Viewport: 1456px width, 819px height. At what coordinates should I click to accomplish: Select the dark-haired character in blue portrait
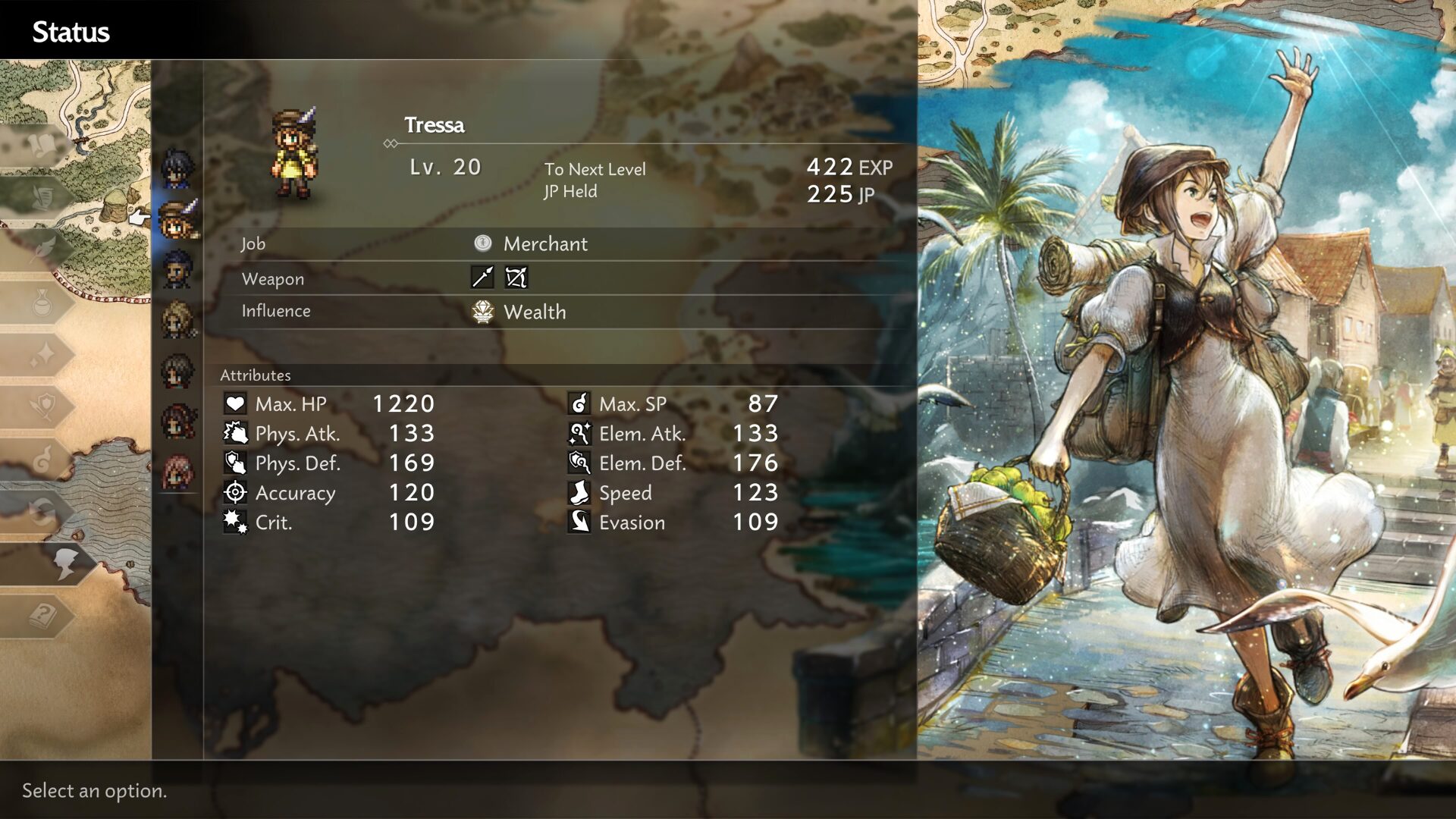177,168
